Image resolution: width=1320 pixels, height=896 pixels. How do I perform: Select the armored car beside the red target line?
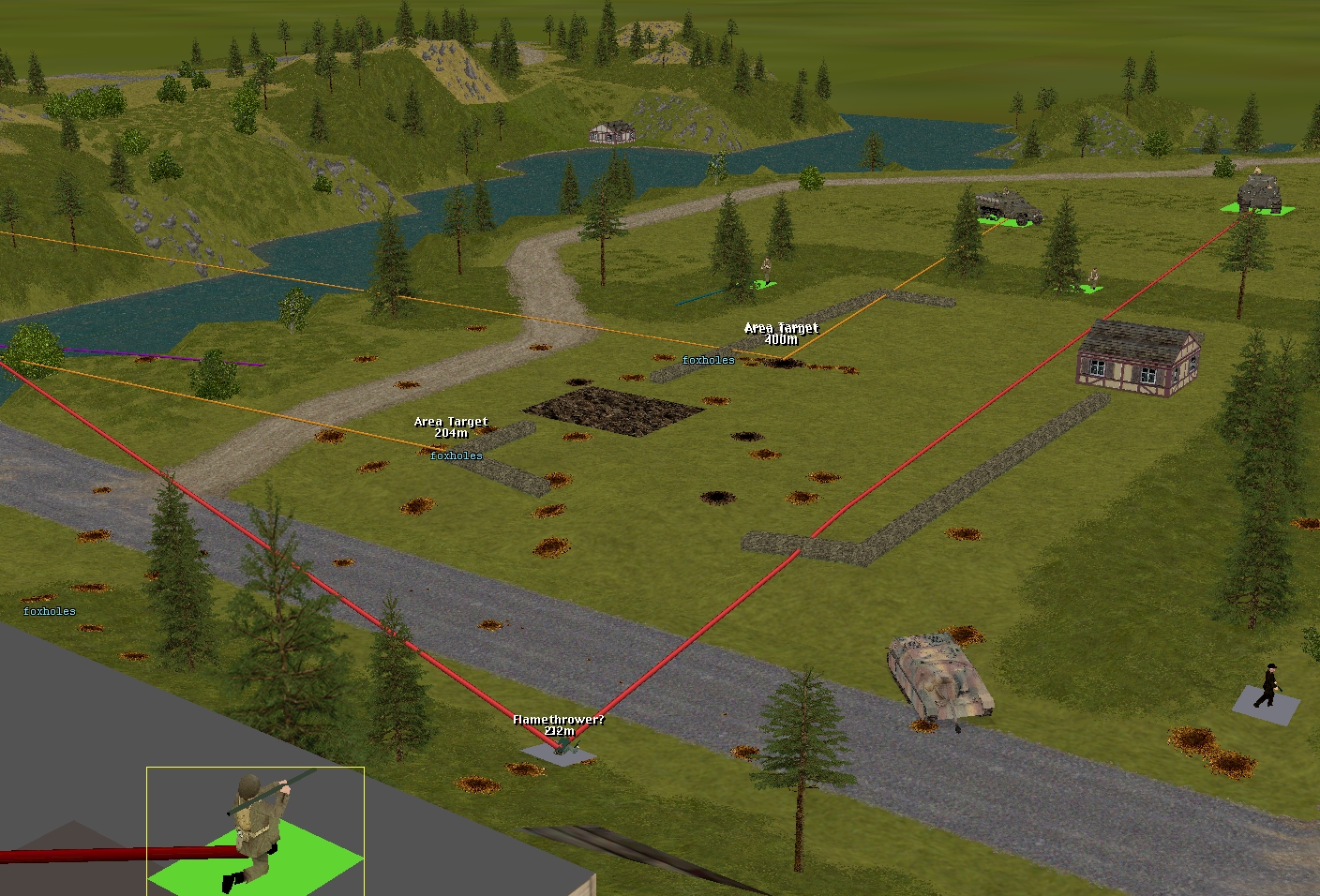click(1261, 194)
